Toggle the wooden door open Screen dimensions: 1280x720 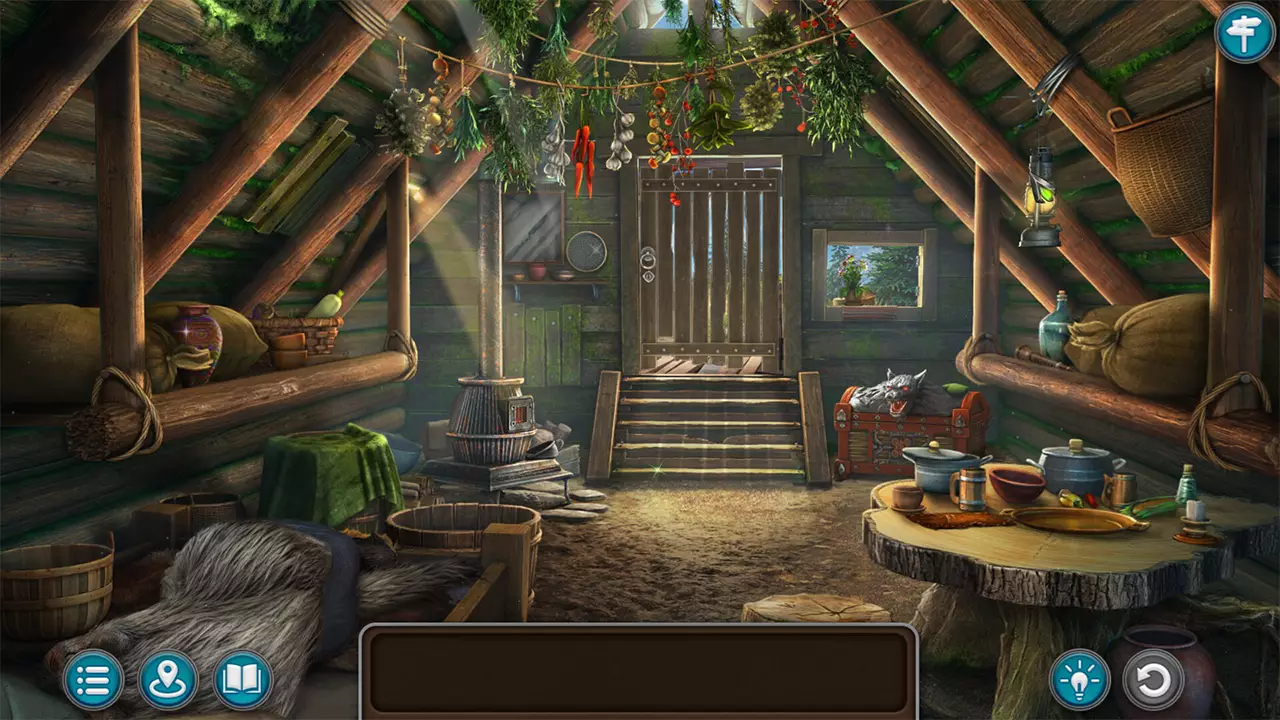point(710,270)
